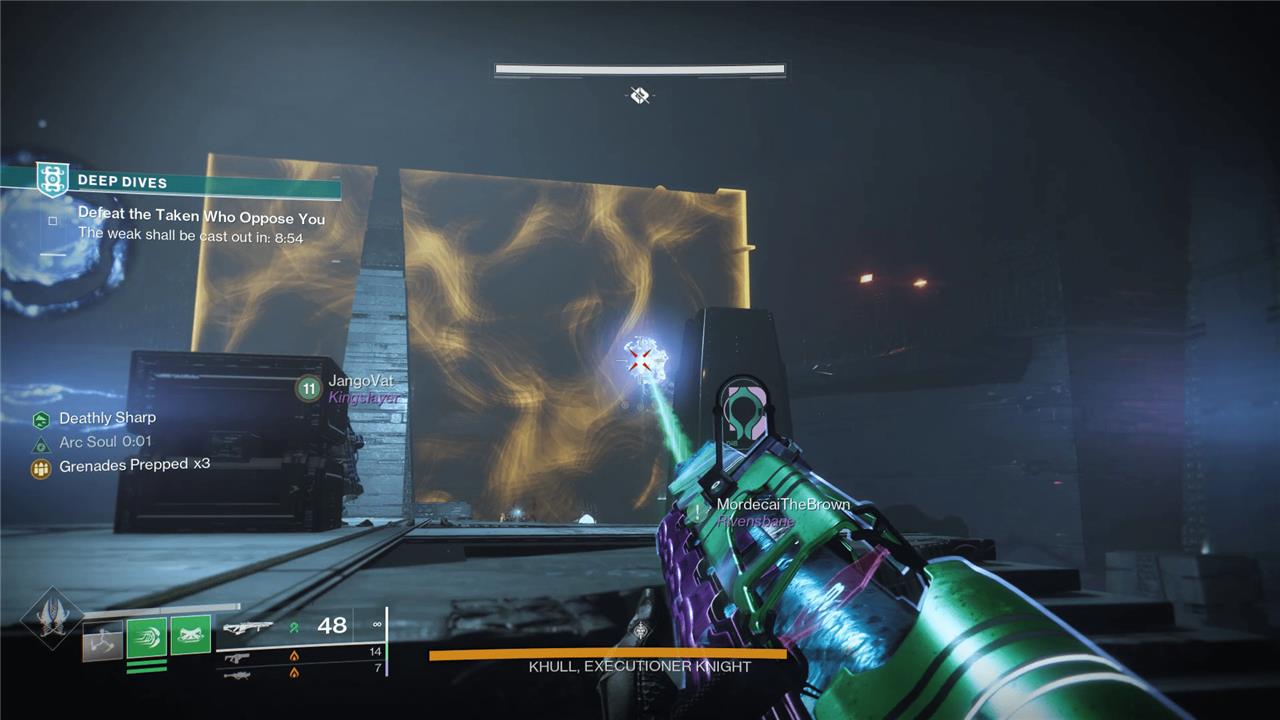Select the Grenades Prepped x3 buff icon
This screenshot has height=720, width=1280.
tap(41, 467)
